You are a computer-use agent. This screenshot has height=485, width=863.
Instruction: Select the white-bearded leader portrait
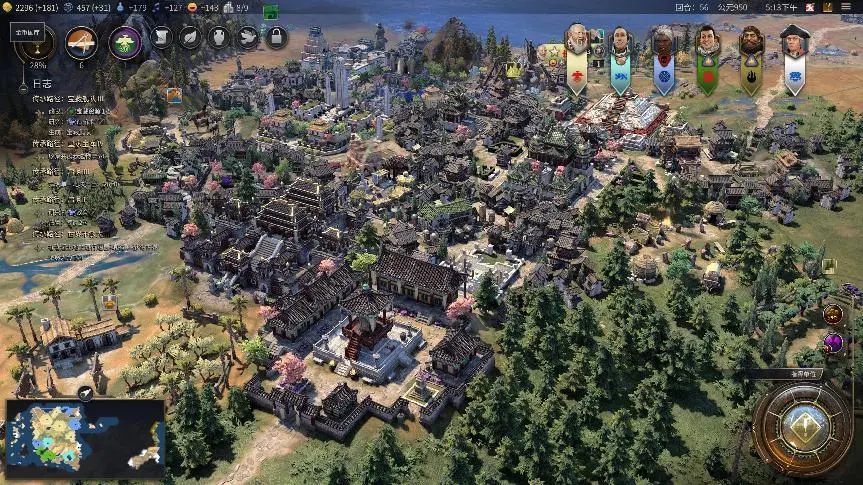[576, 42]
